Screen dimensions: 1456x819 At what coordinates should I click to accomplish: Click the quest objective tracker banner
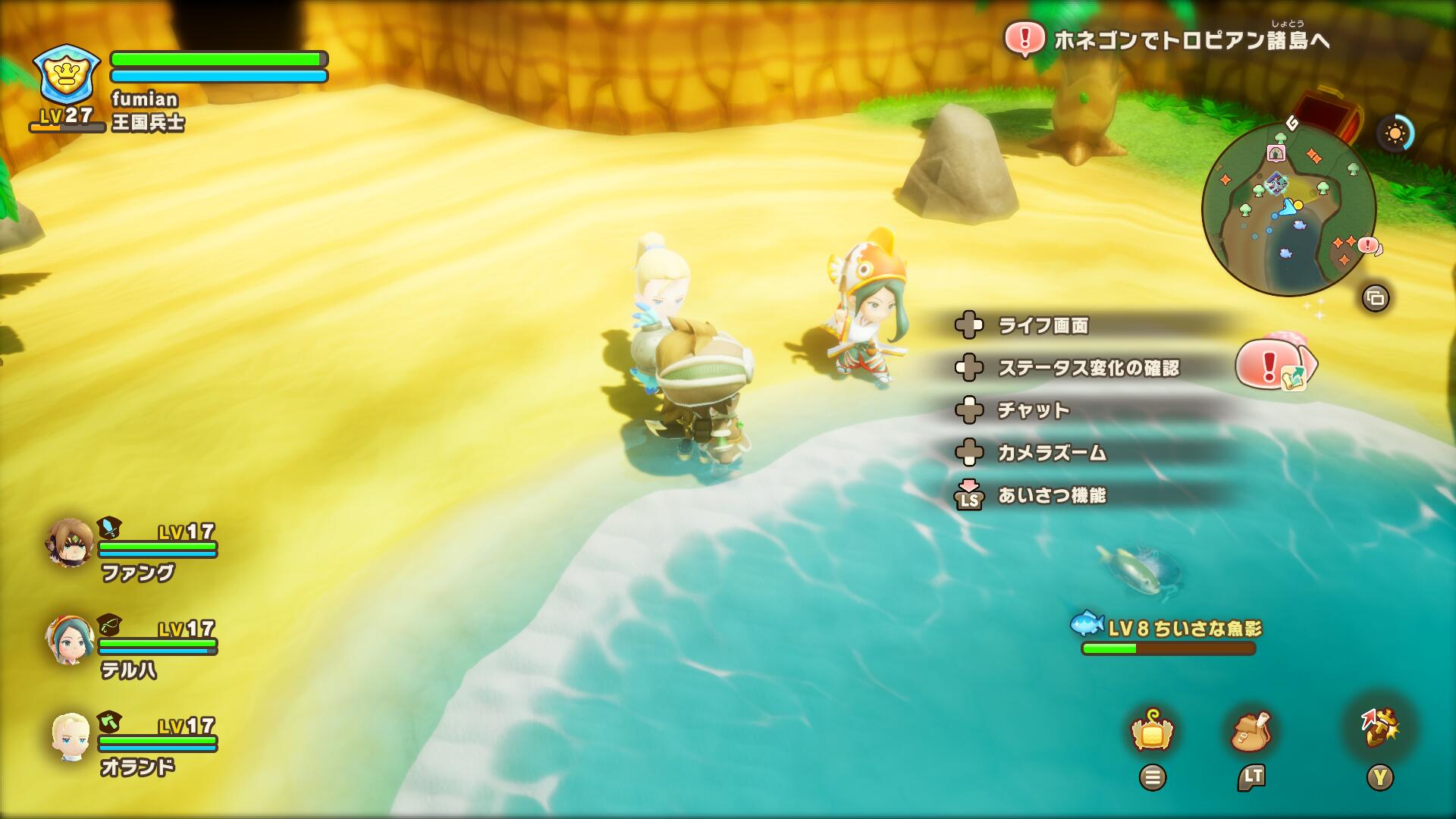click(x=1168, y=39)
